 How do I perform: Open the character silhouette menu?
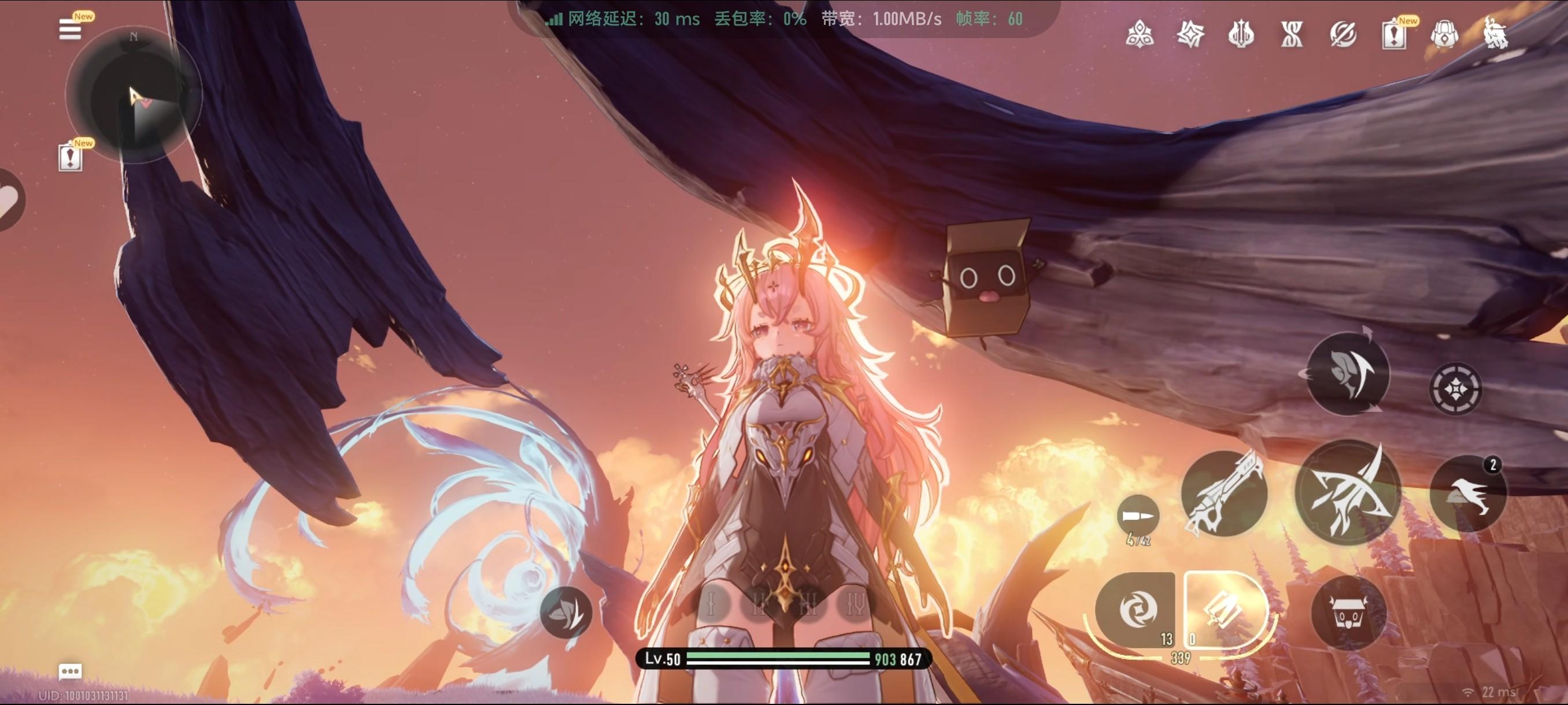click(1496, 34)
